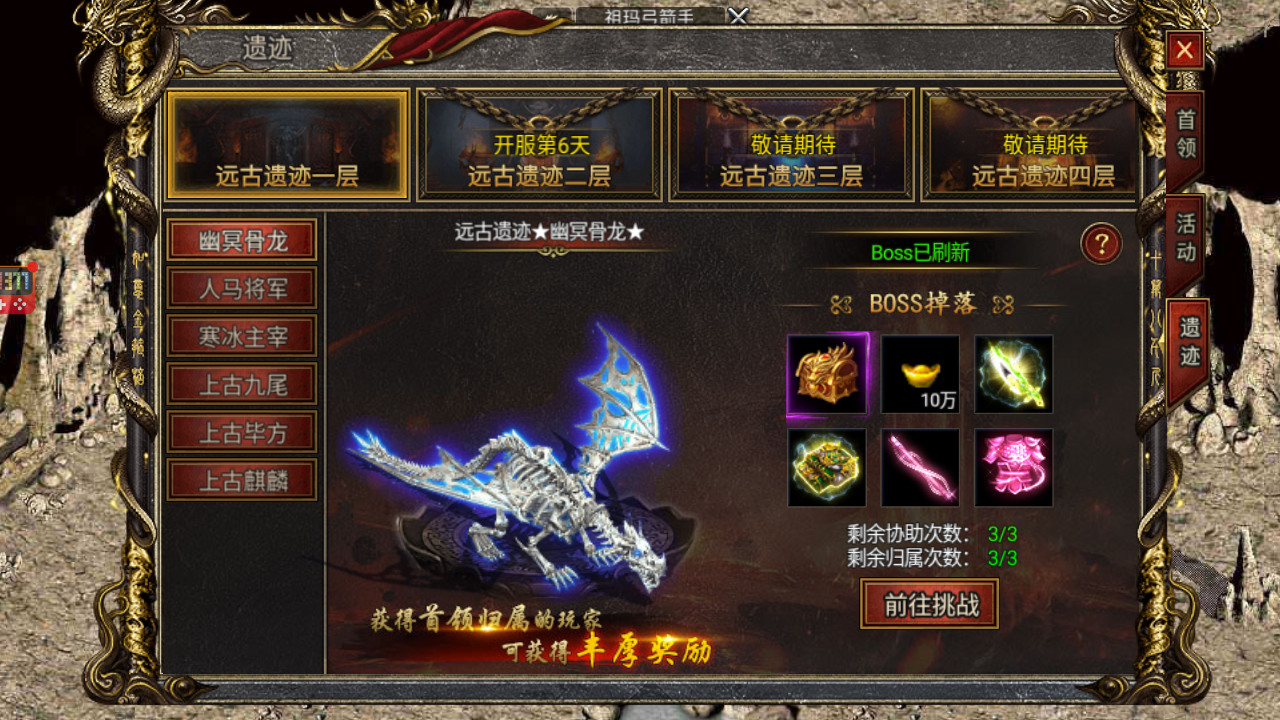Choose boss 人马将军 from the list
The height and width of the screenshot is (720, 1280).
click(242, 288)
